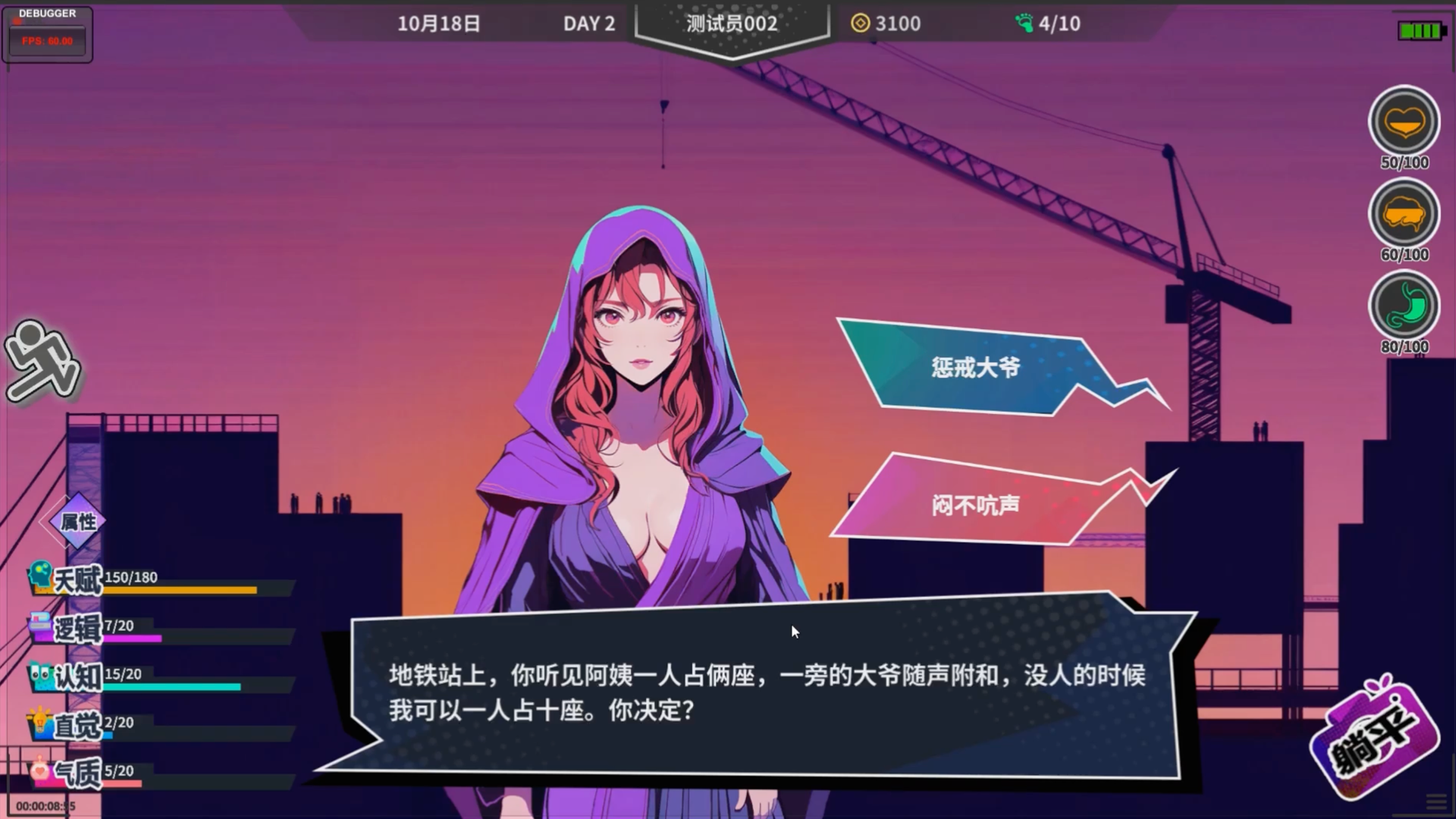Click the 天赋 talent stat icon
Viewport: 1456px width, 819px height.
click(x=40, y=576)
